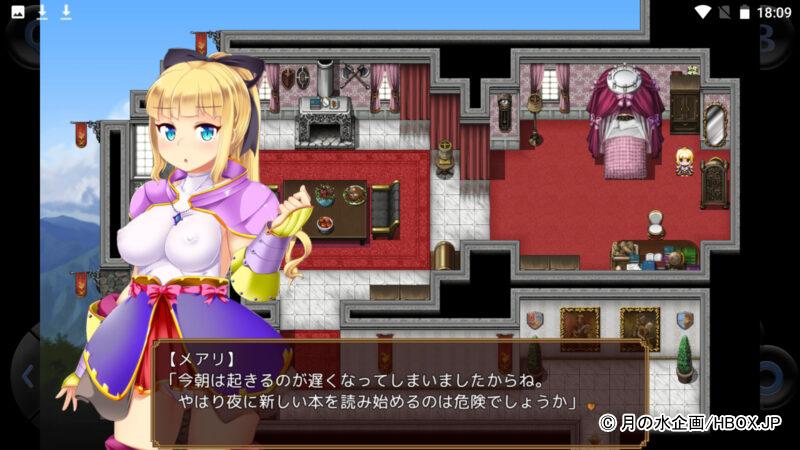
Task: Open the image notification icon in status bar
Action: 18,12
